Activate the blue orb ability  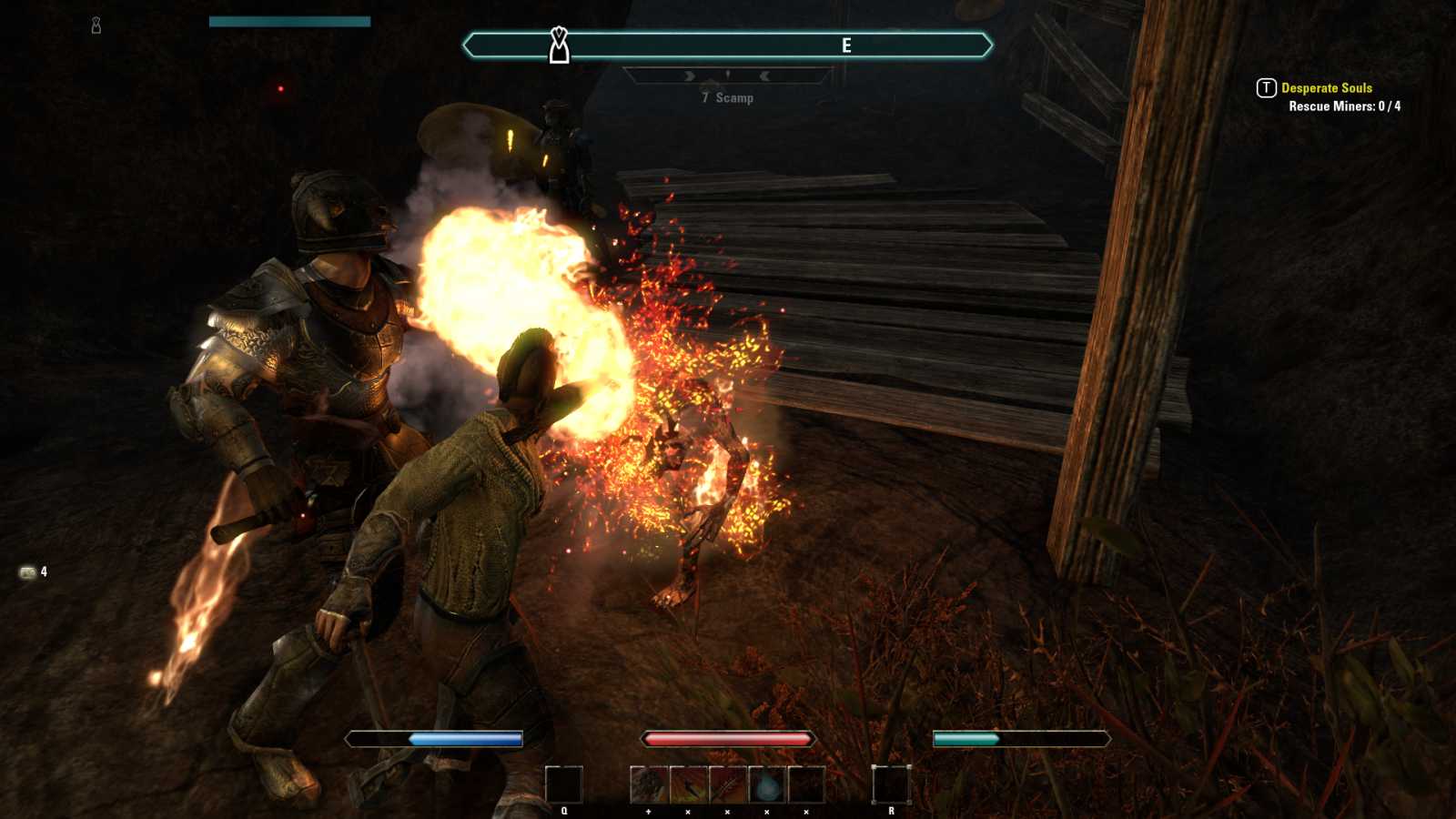click(x=767, y=784)
